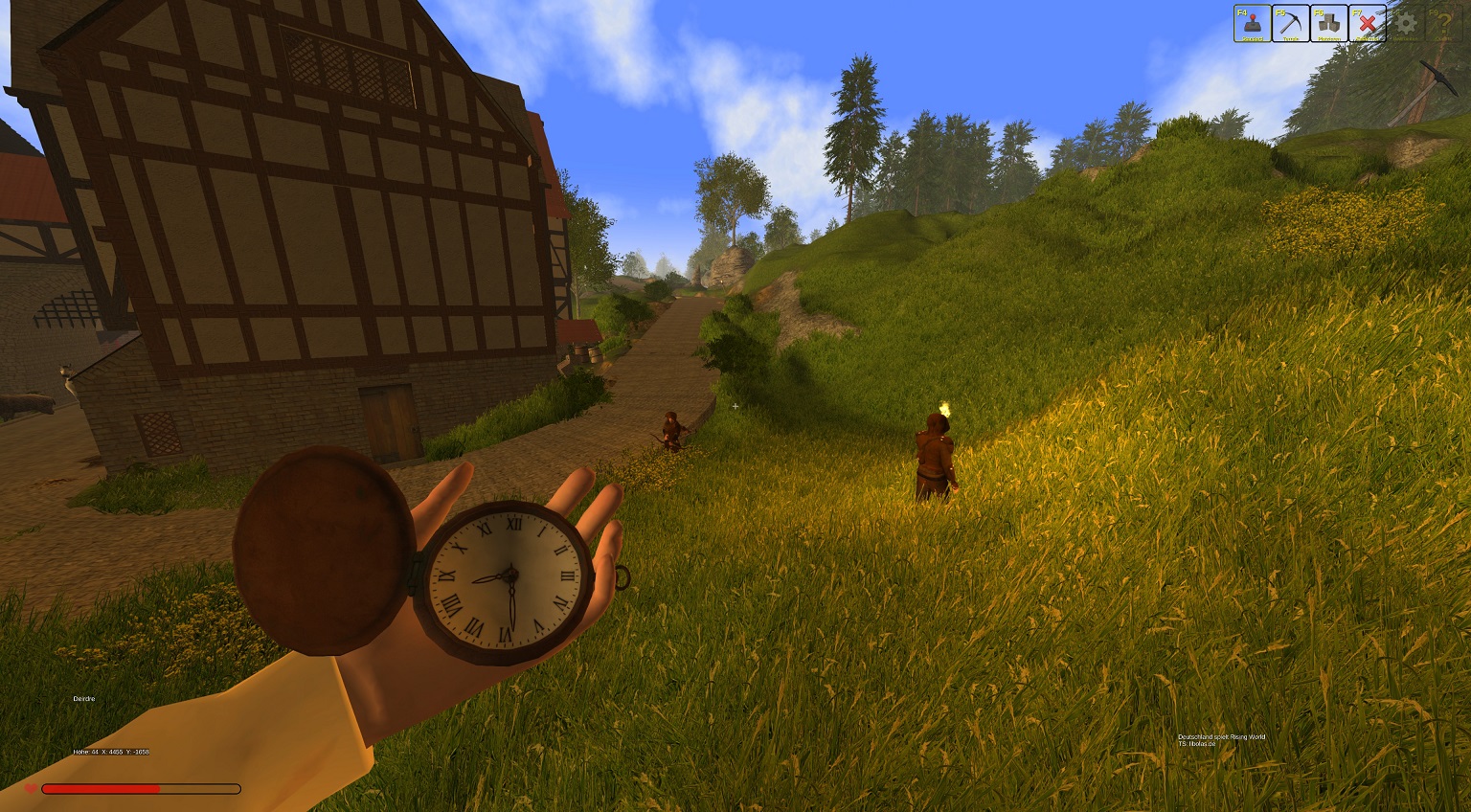Screen dimensions: 1471x812
Task: Click the red X toolbar button
Action: point(1367,24)
